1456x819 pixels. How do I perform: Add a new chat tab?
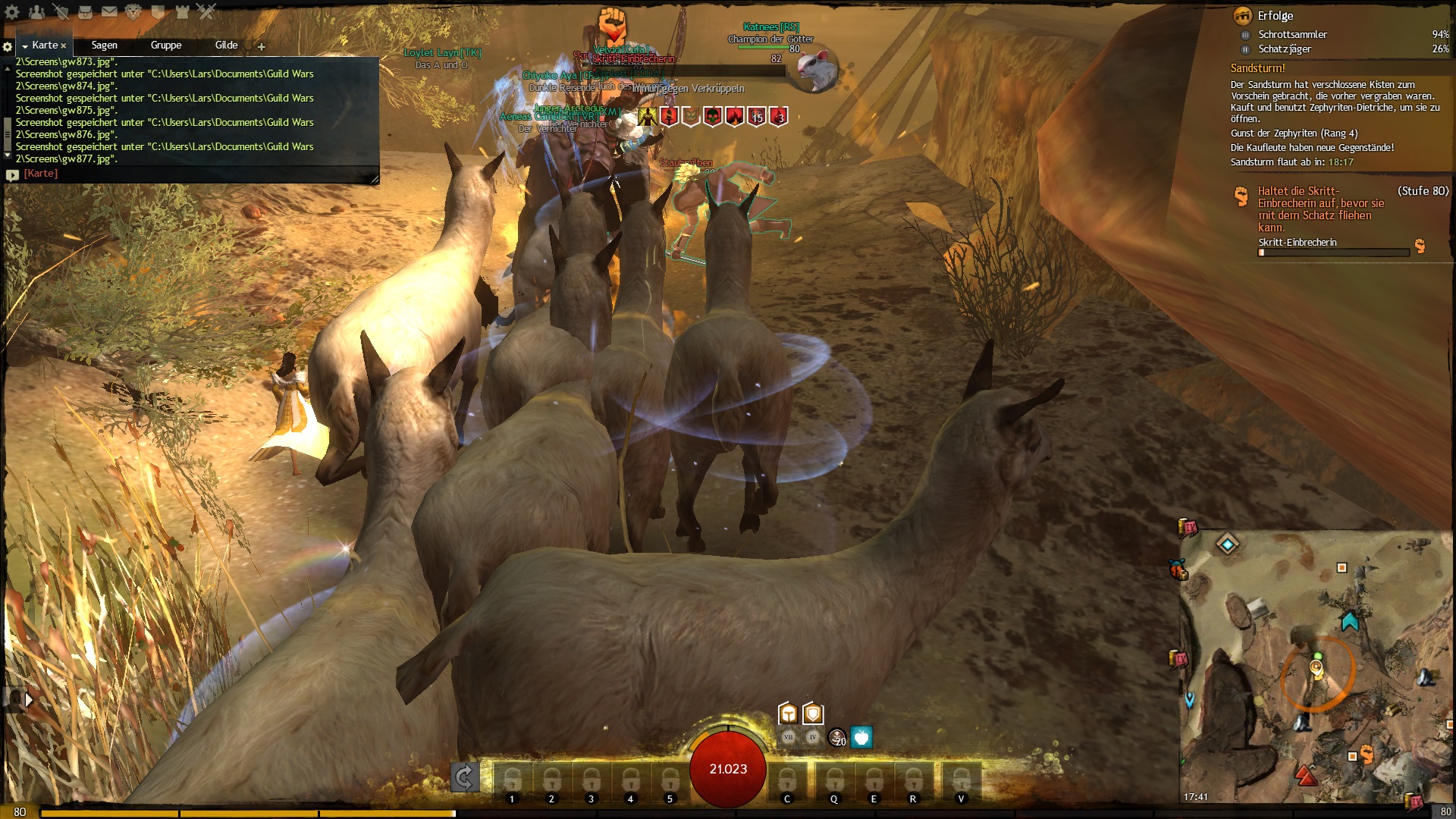pos(262,46)
